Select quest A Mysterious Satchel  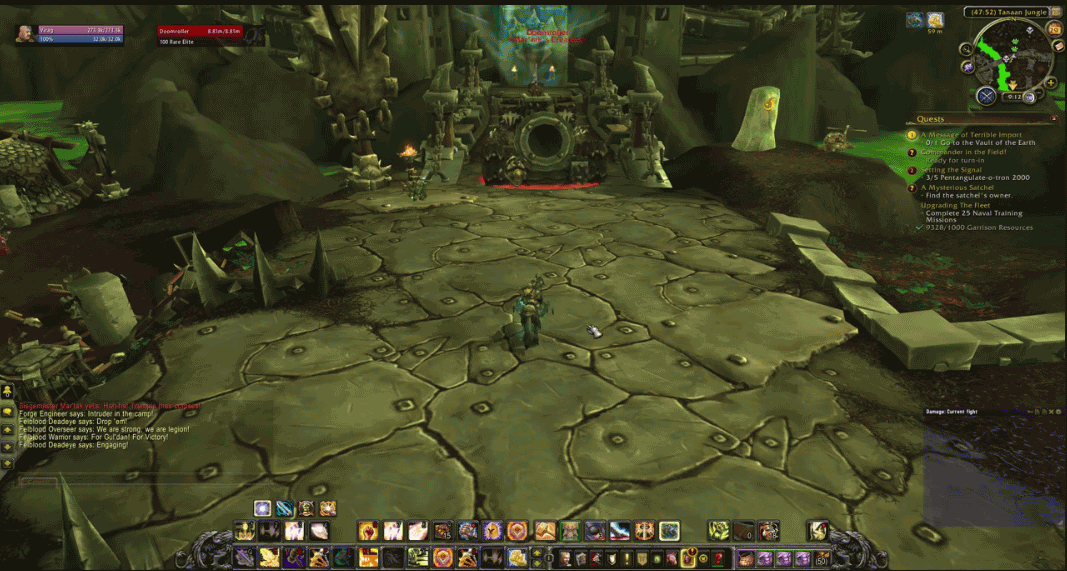(x=962, y=188)
